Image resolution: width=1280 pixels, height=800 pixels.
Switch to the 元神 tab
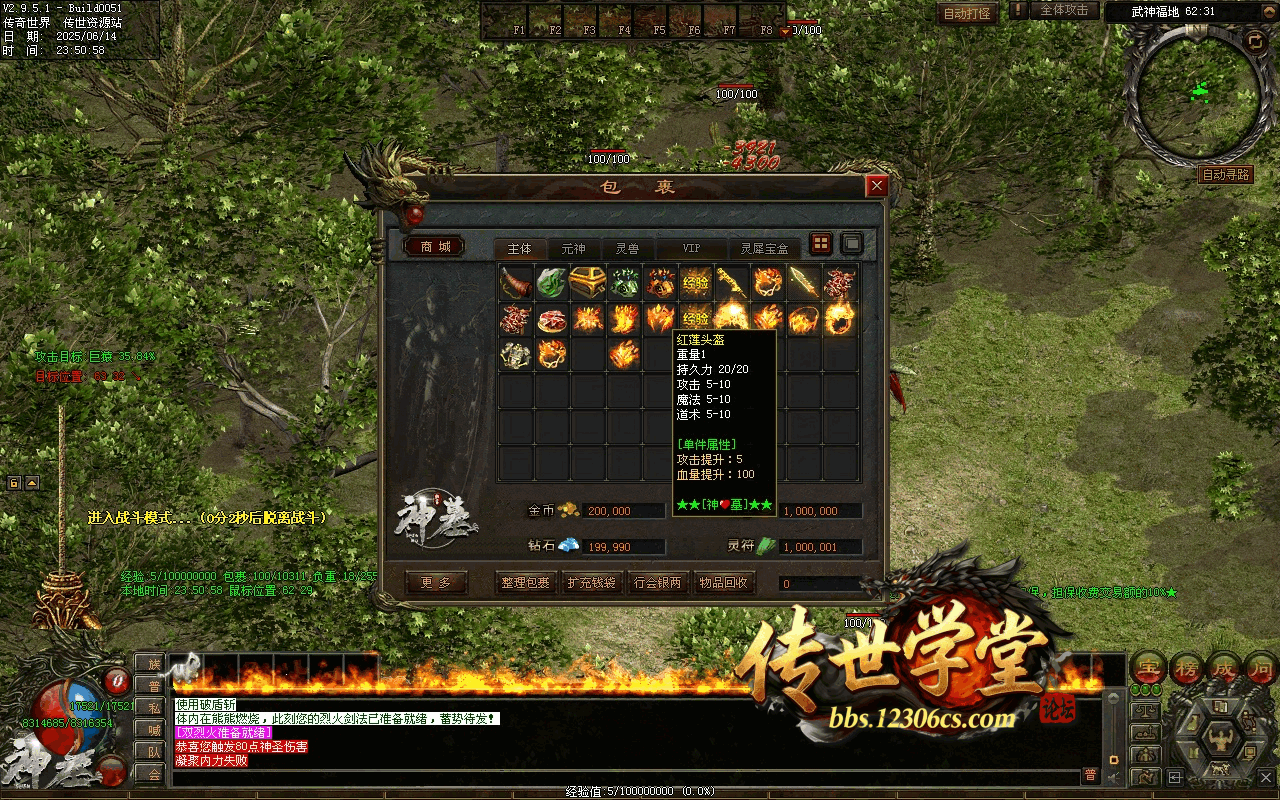pyautogui.click(x=573, y=248)
